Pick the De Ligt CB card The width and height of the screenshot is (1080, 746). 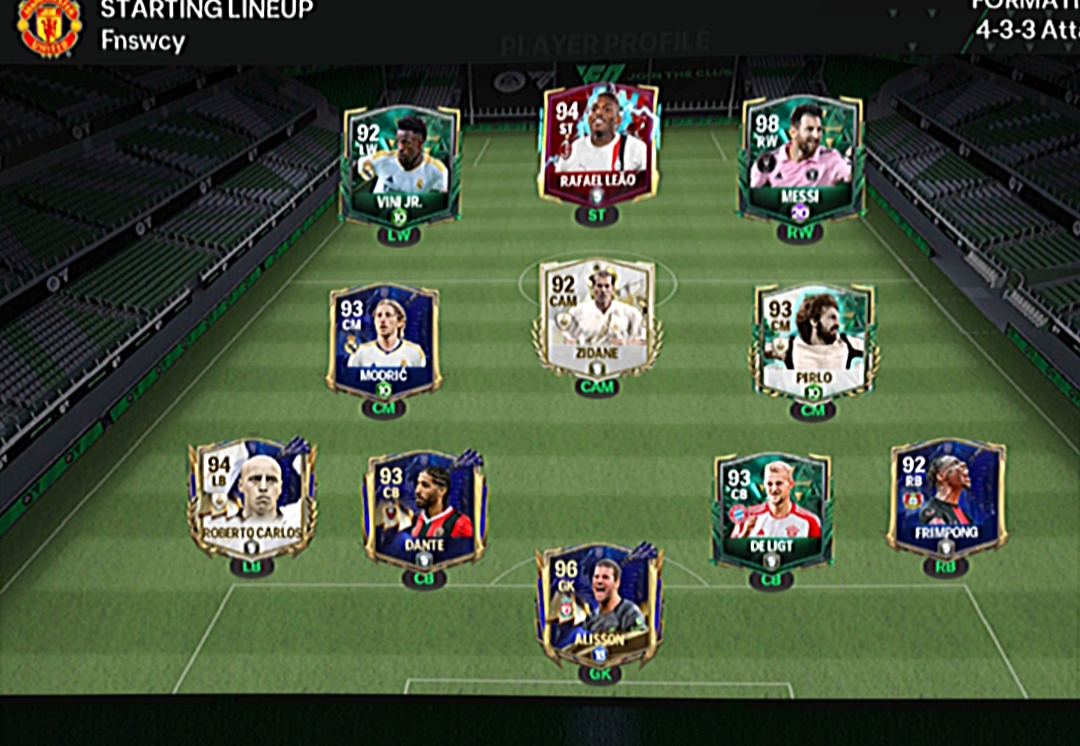[x=771, y=510]
